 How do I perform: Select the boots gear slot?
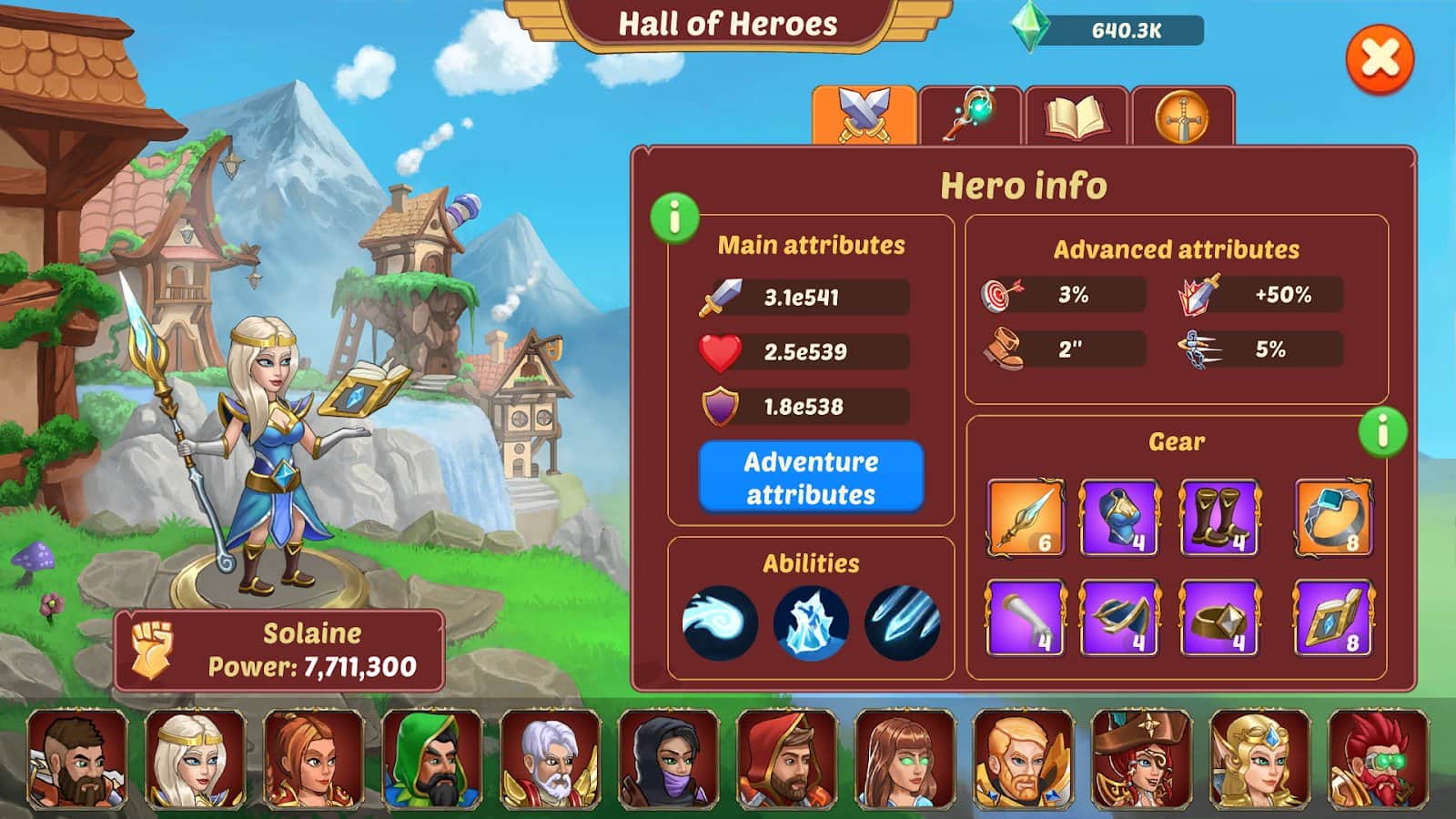tap(1219, 517)
